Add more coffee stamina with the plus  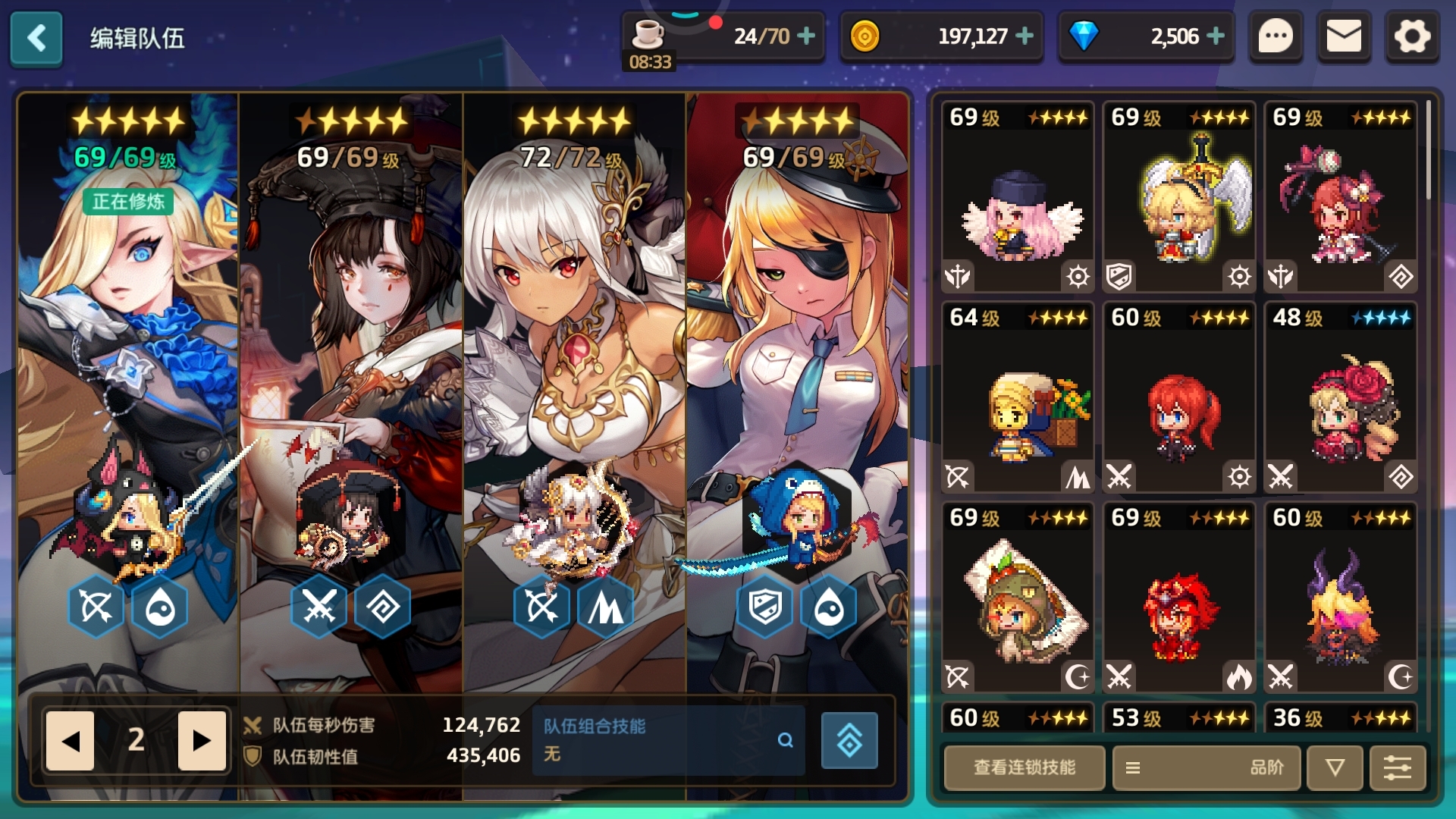(807, 36)
